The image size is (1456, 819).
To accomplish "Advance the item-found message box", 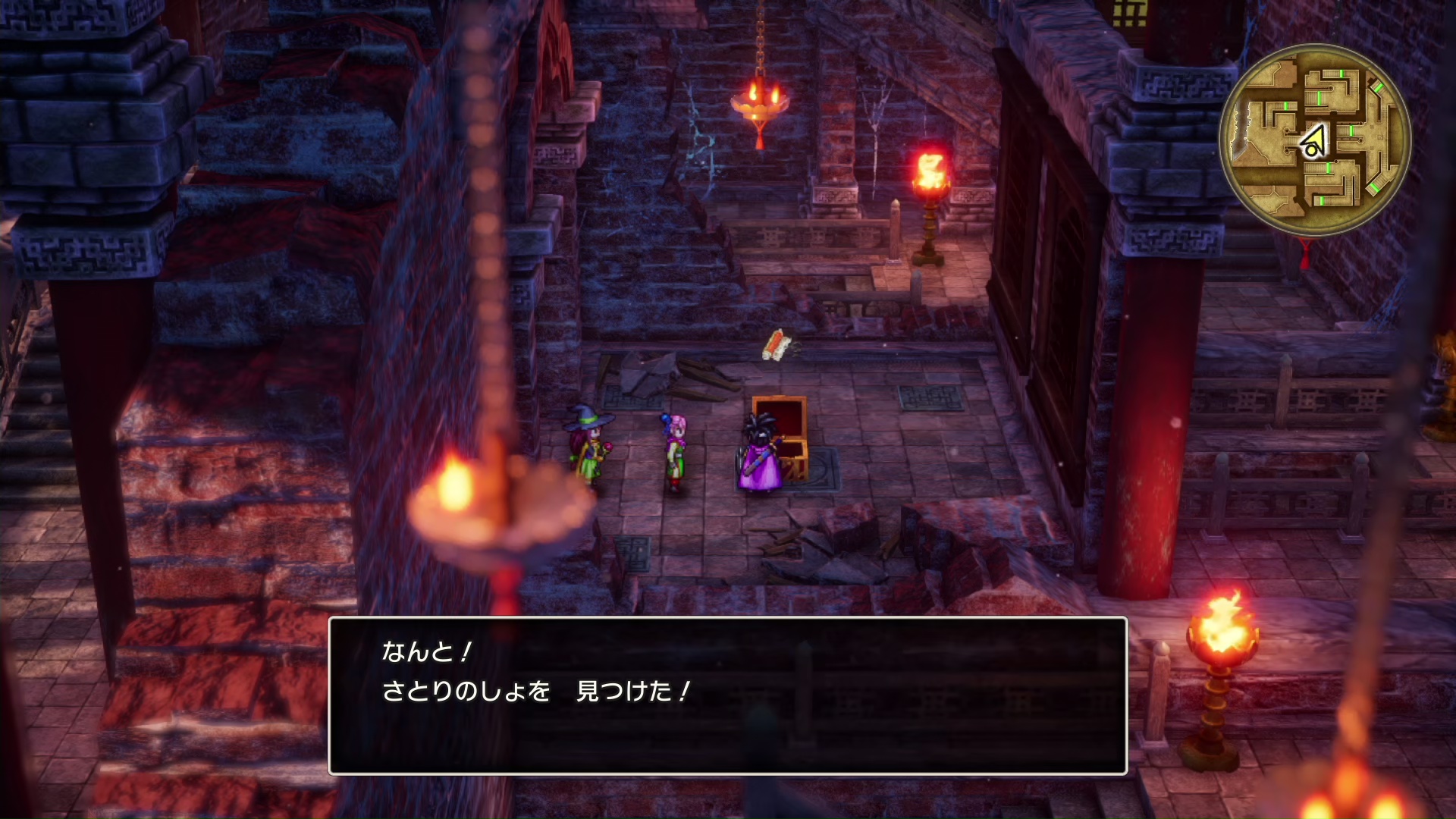I will click(x=727, y=695).
